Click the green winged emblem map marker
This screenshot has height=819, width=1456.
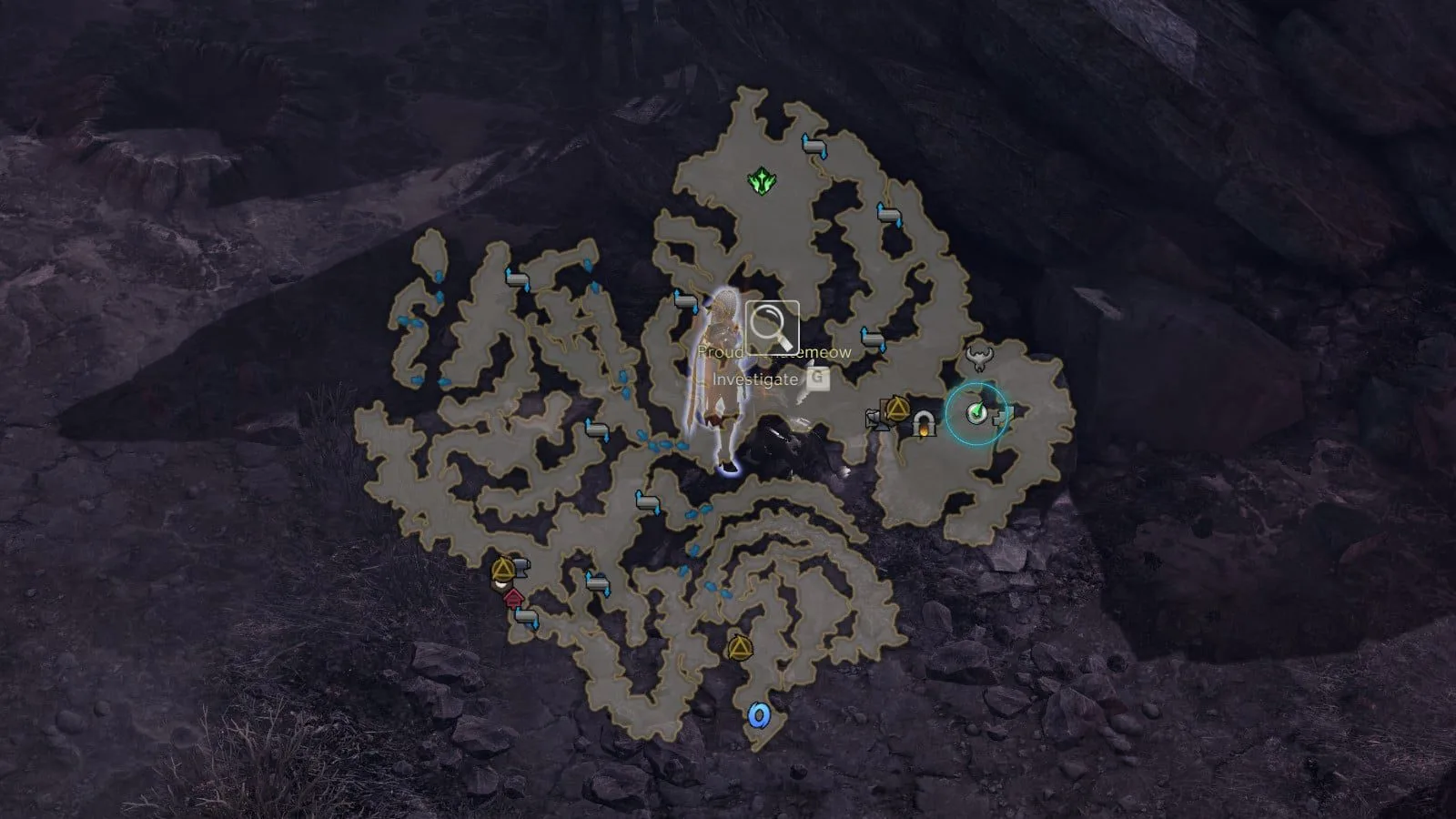click(x=761, y=181)
